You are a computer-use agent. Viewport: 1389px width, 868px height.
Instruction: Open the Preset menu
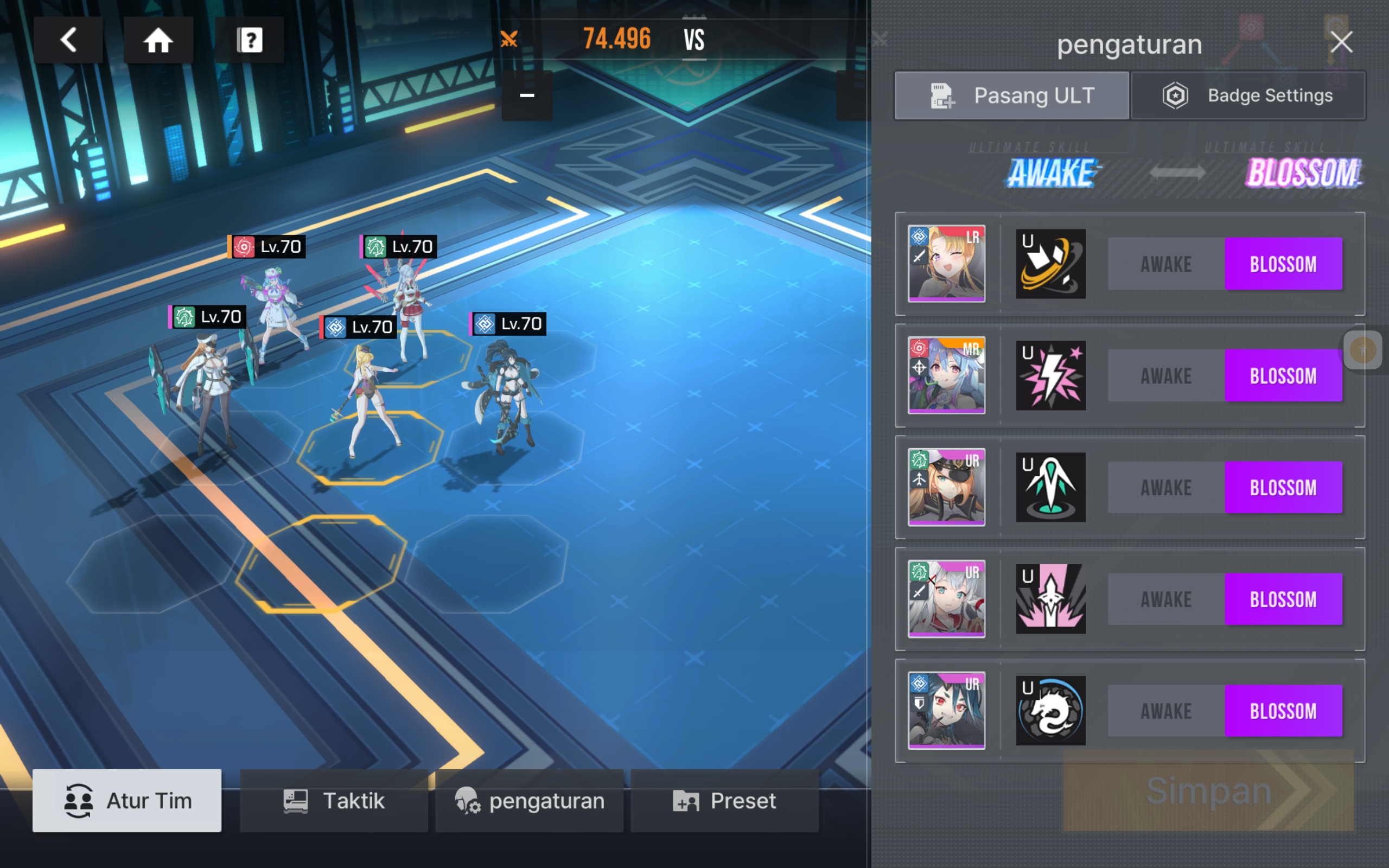[724, 801]
